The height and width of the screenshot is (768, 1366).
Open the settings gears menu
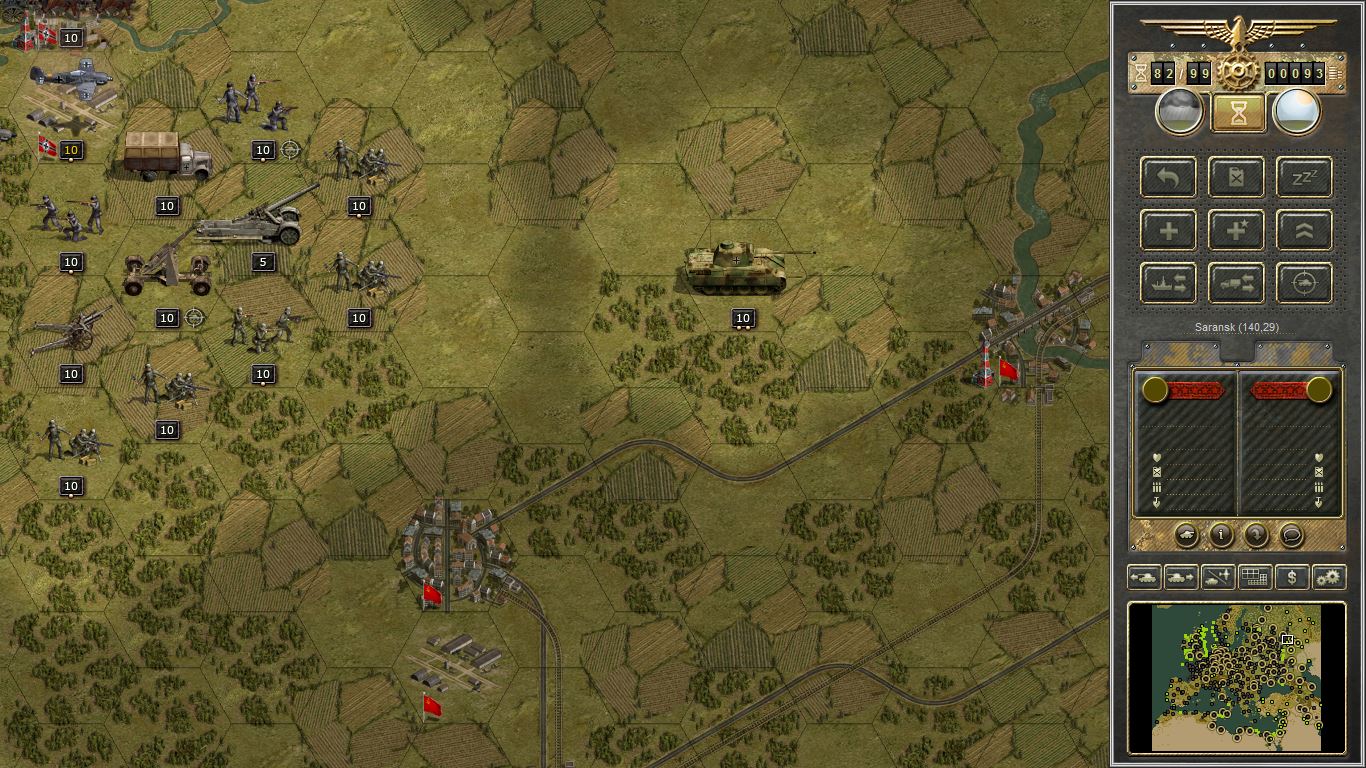pyautogui.click(x=1328, y=577)
